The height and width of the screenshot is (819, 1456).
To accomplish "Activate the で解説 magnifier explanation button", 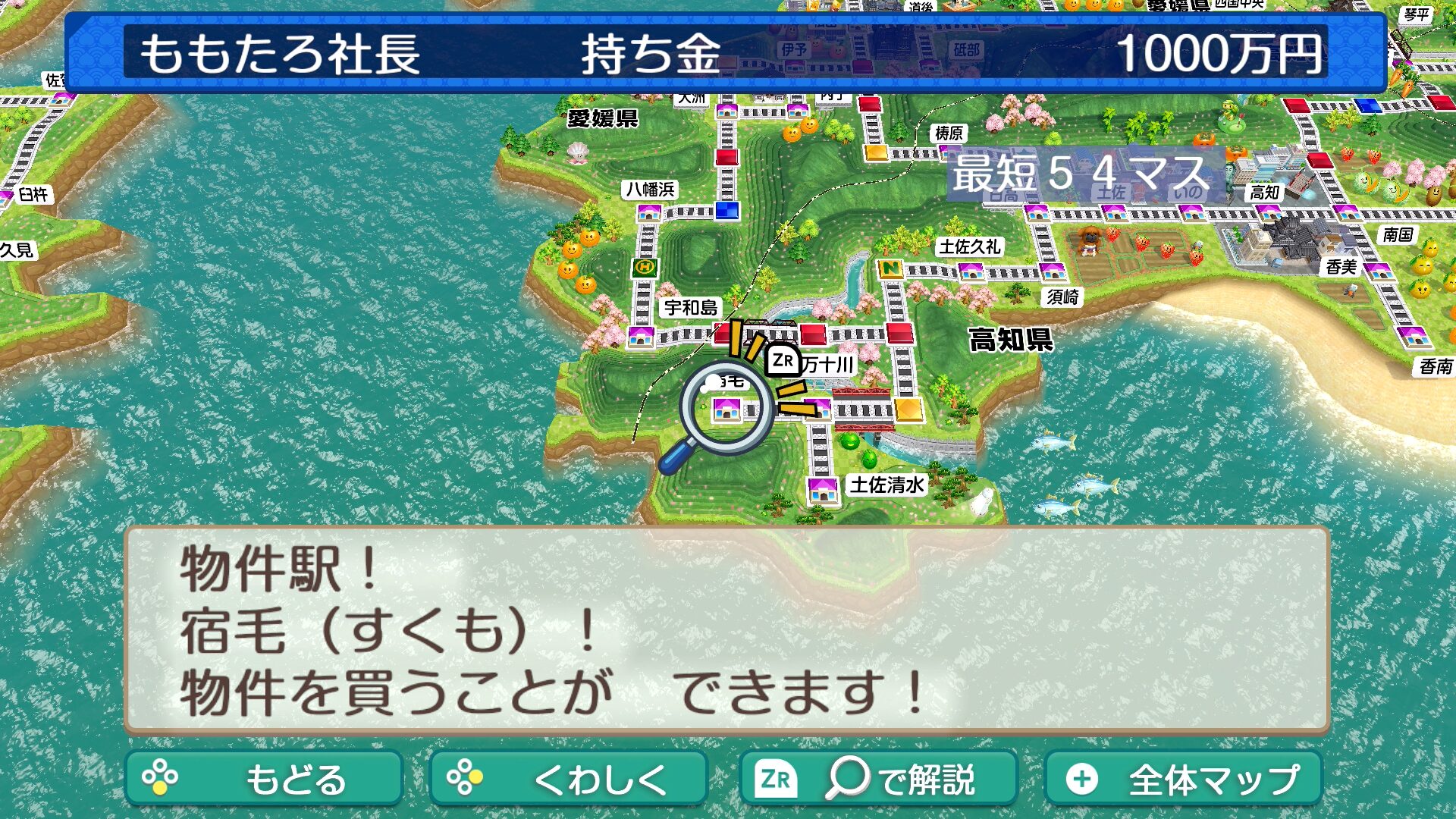I will pos(877,778).
